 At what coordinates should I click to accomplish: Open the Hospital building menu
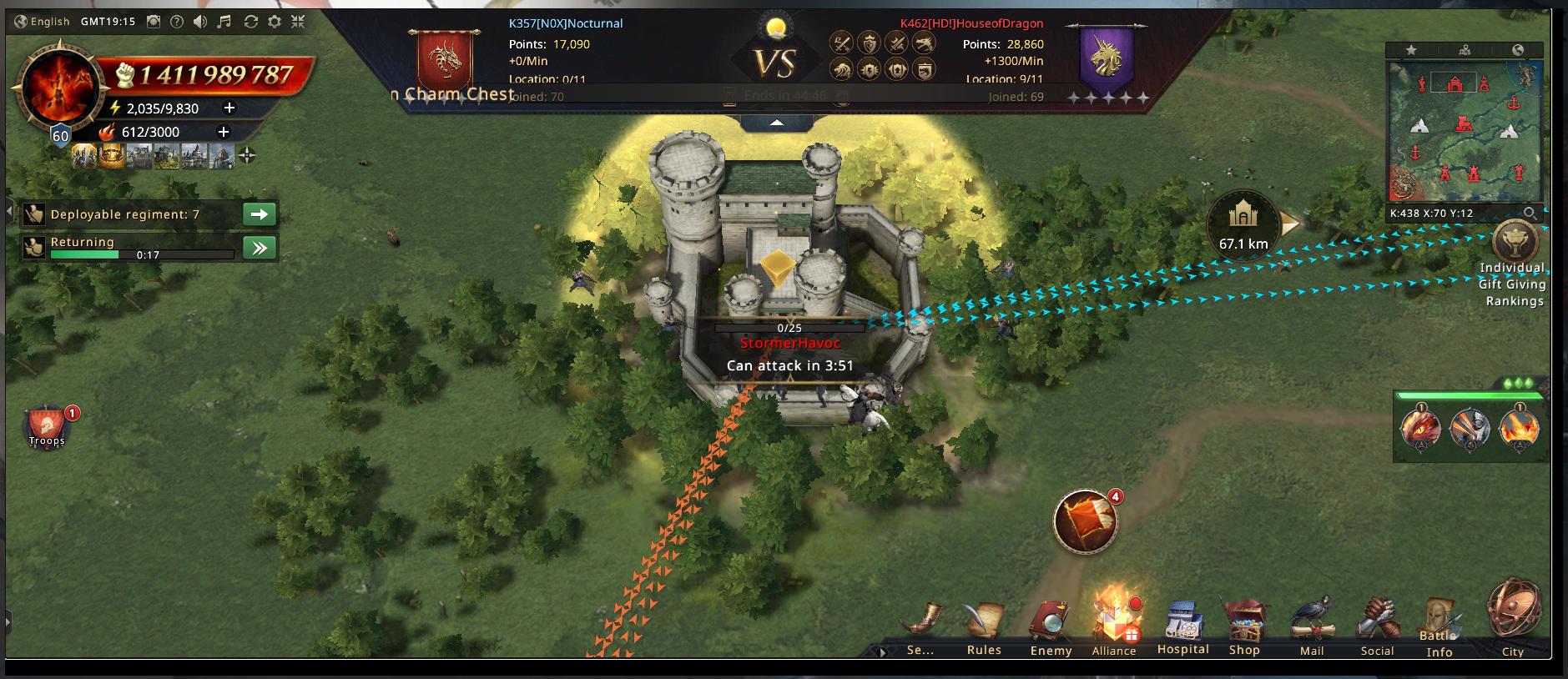pos(1182,627)
